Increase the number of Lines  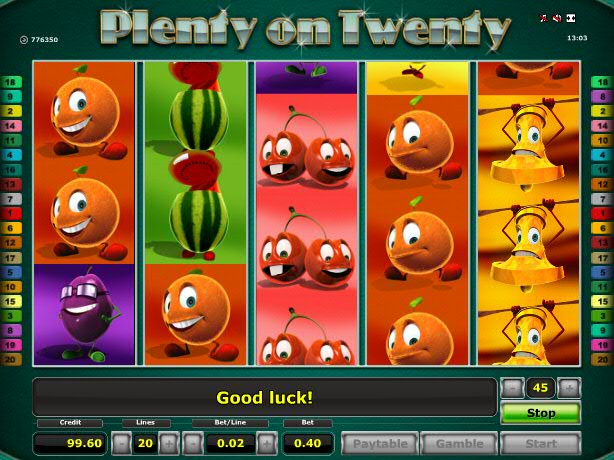point(169,443)
